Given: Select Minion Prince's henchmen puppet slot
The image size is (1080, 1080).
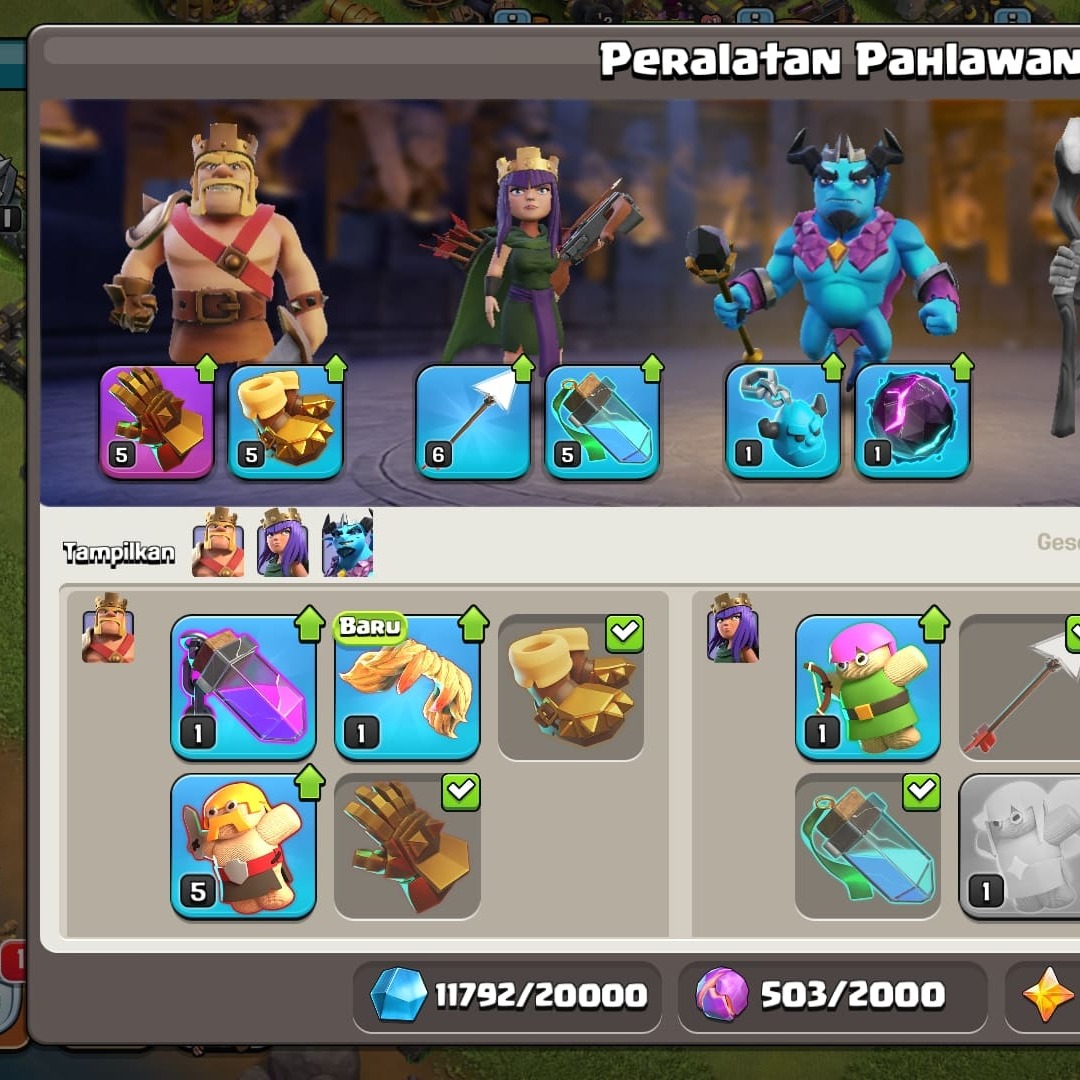Looking at the screenshot, I should tap(783, 421).
